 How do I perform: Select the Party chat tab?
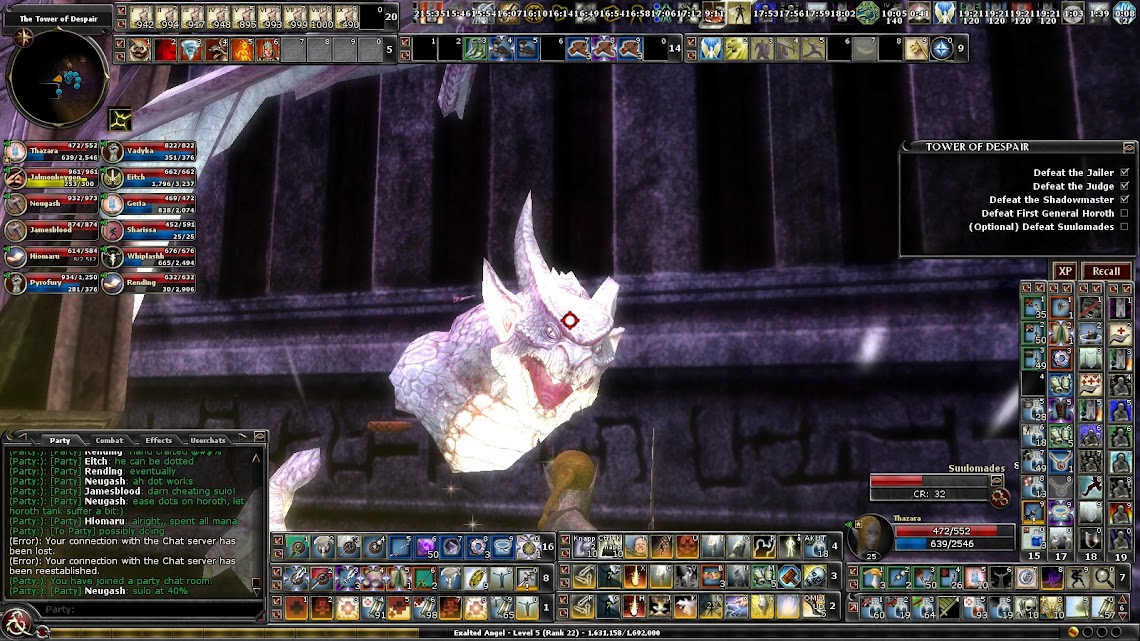click(60, 440)
